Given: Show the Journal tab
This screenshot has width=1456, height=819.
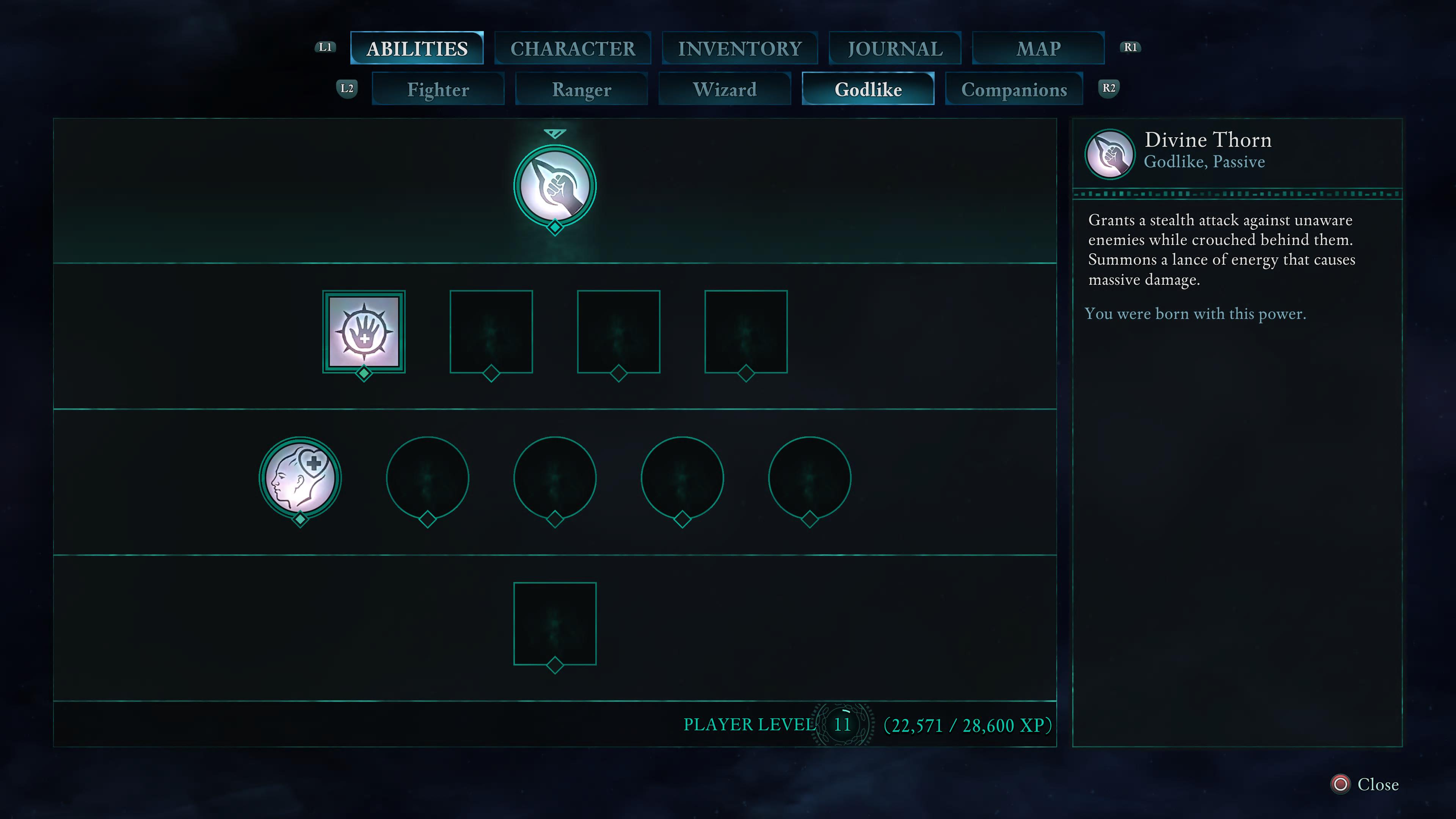Looking at the screenshot, I should point(895,49).
